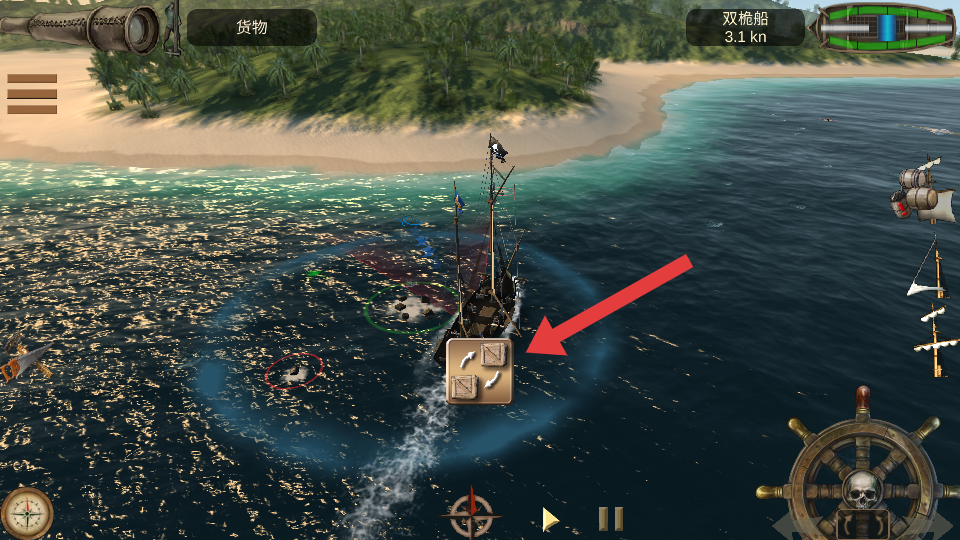Screen dimensions: 960x540
Task: Click the yellow play arrow button
Action: [x=549, y=518]
